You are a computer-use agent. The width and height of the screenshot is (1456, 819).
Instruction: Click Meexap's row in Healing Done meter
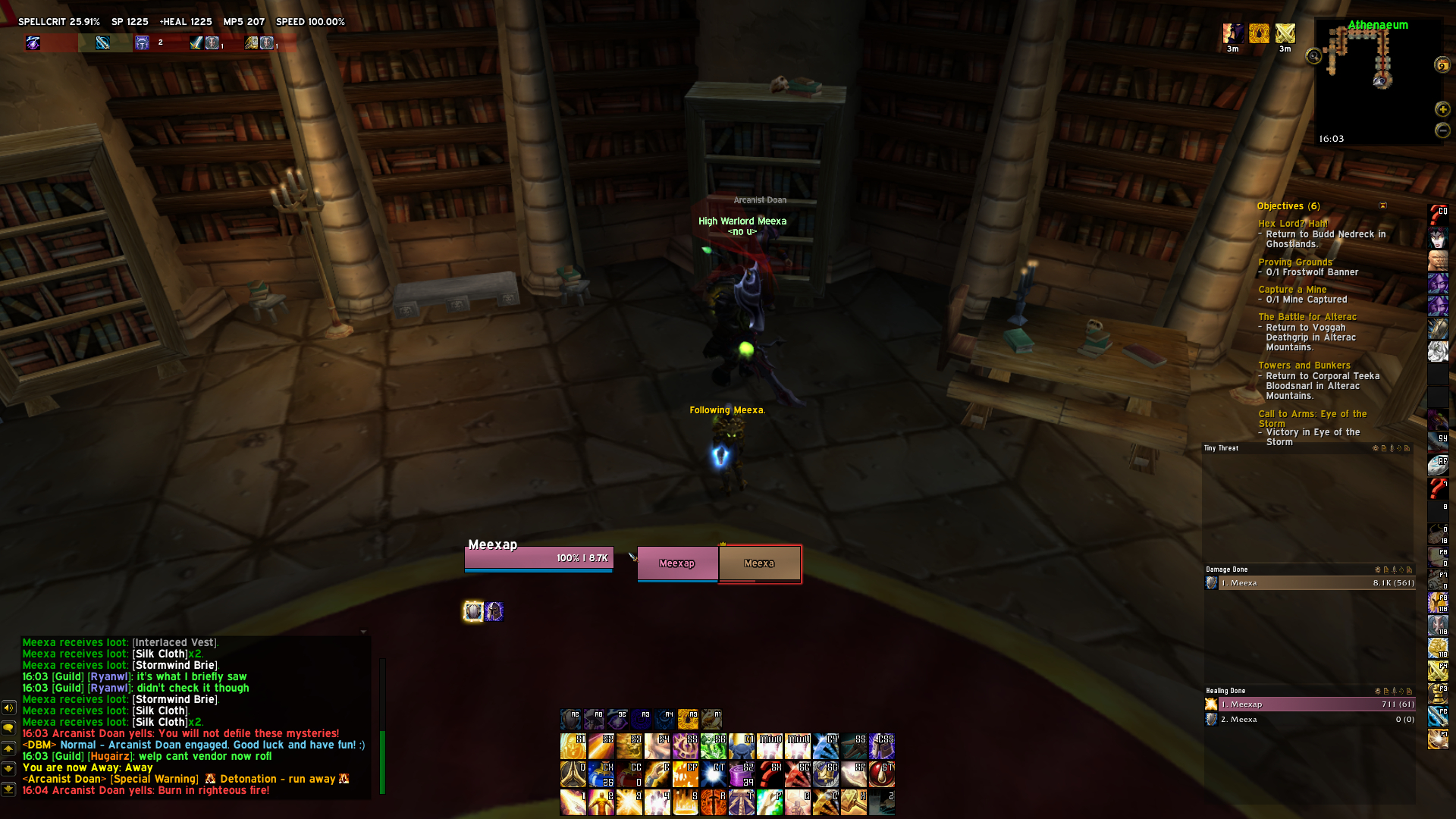coord(1310,704)
